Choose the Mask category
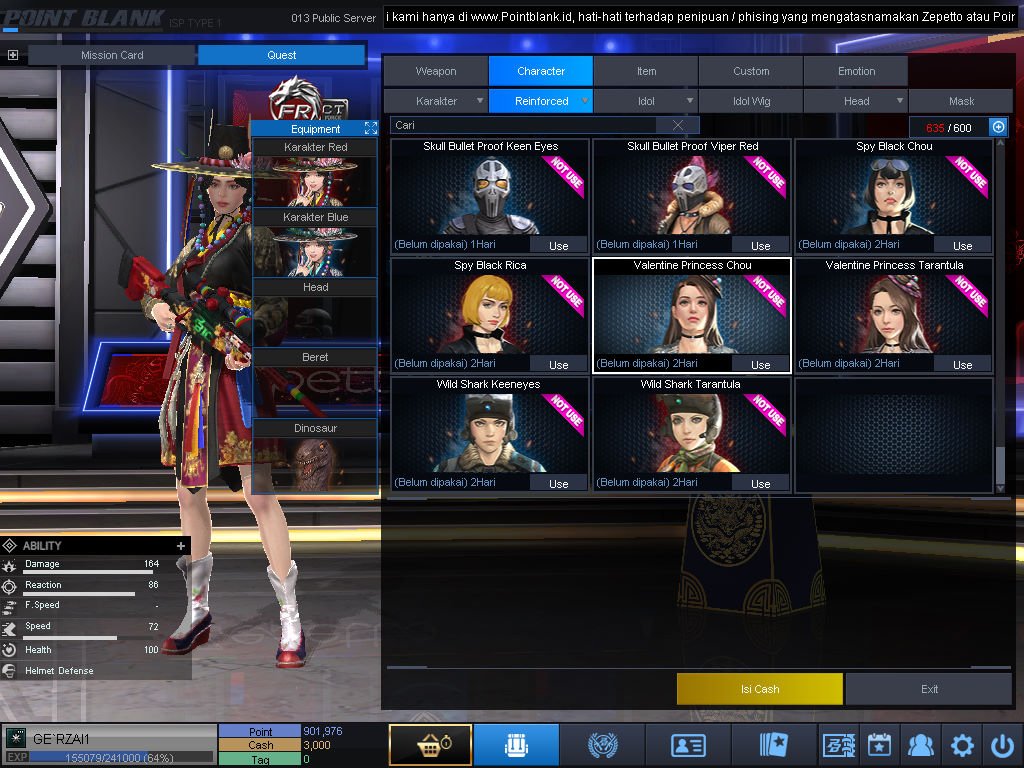 961,101
